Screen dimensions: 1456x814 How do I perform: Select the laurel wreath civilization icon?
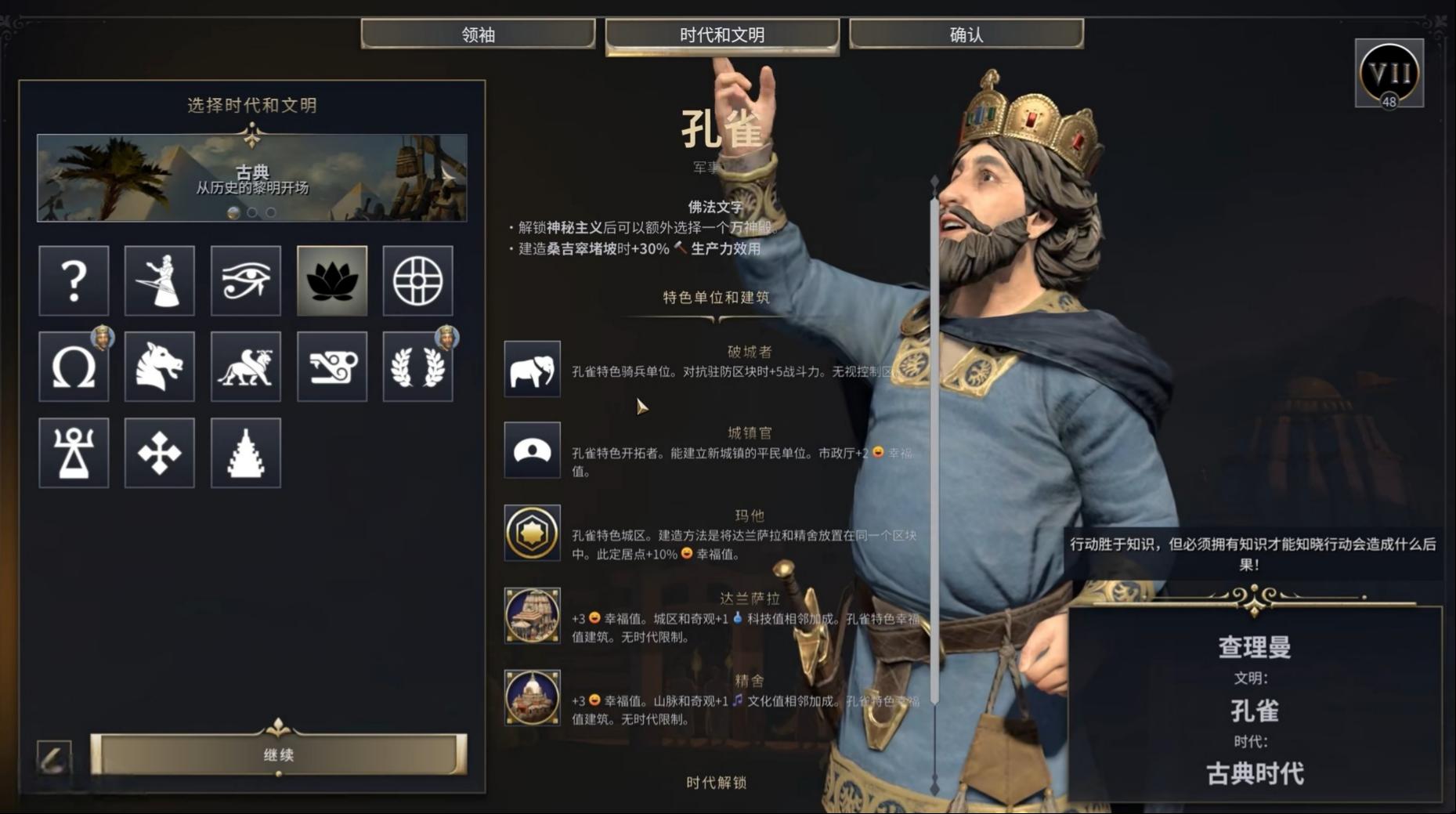tap(417, 367)
